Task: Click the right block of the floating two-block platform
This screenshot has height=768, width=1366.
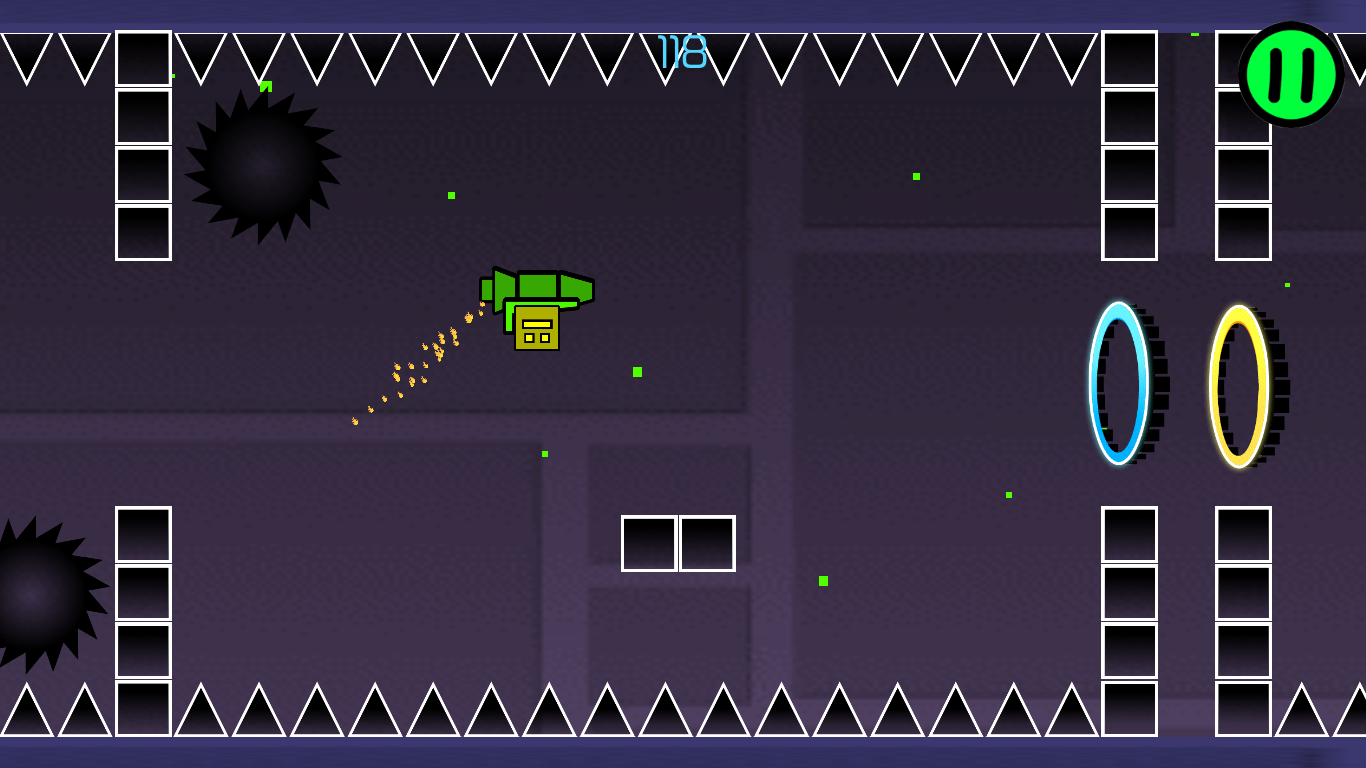Action: (x=706, y=543)
